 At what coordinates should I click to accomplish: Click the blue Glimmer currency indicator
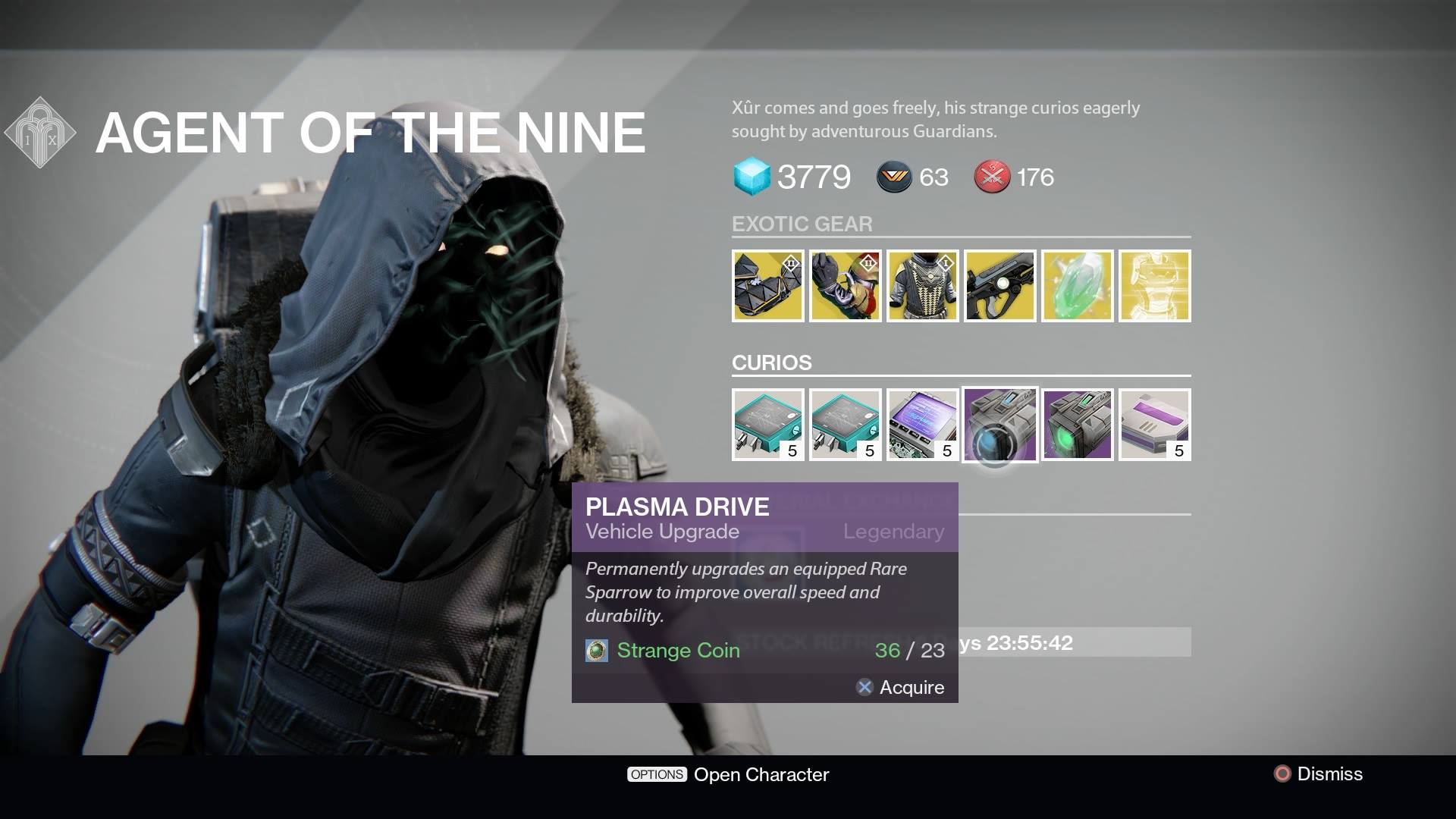(x=749, y=177)
